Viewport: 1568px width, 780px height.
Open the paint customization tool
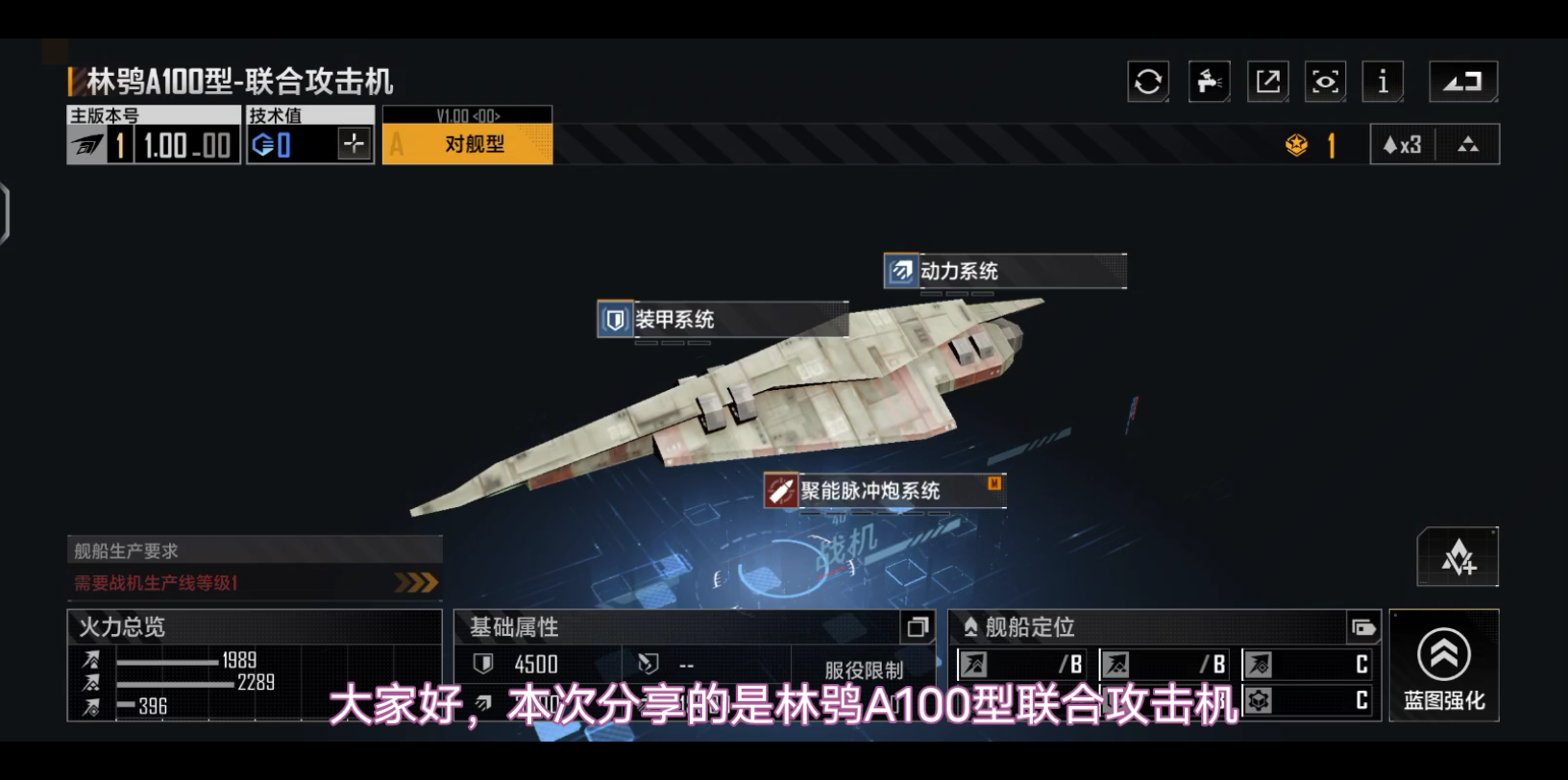click(1208, 81)
